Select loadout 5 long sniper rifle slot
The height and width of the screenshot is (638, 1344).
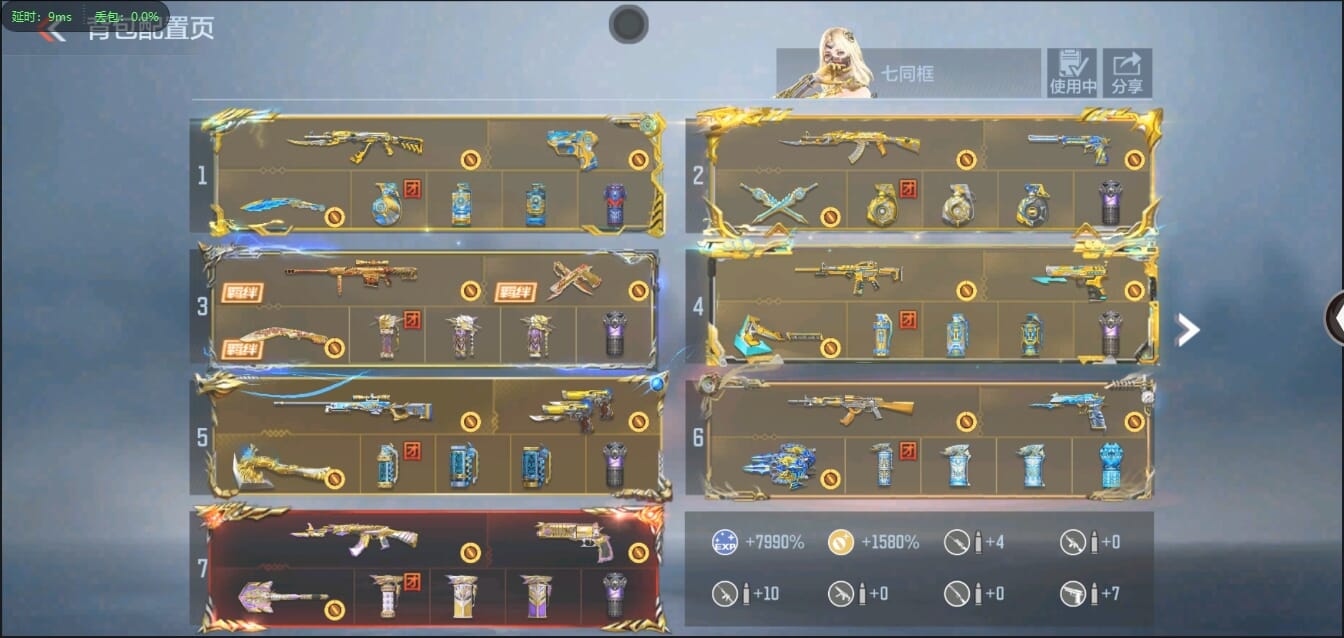pyautogui.click(x=353, y=405)
